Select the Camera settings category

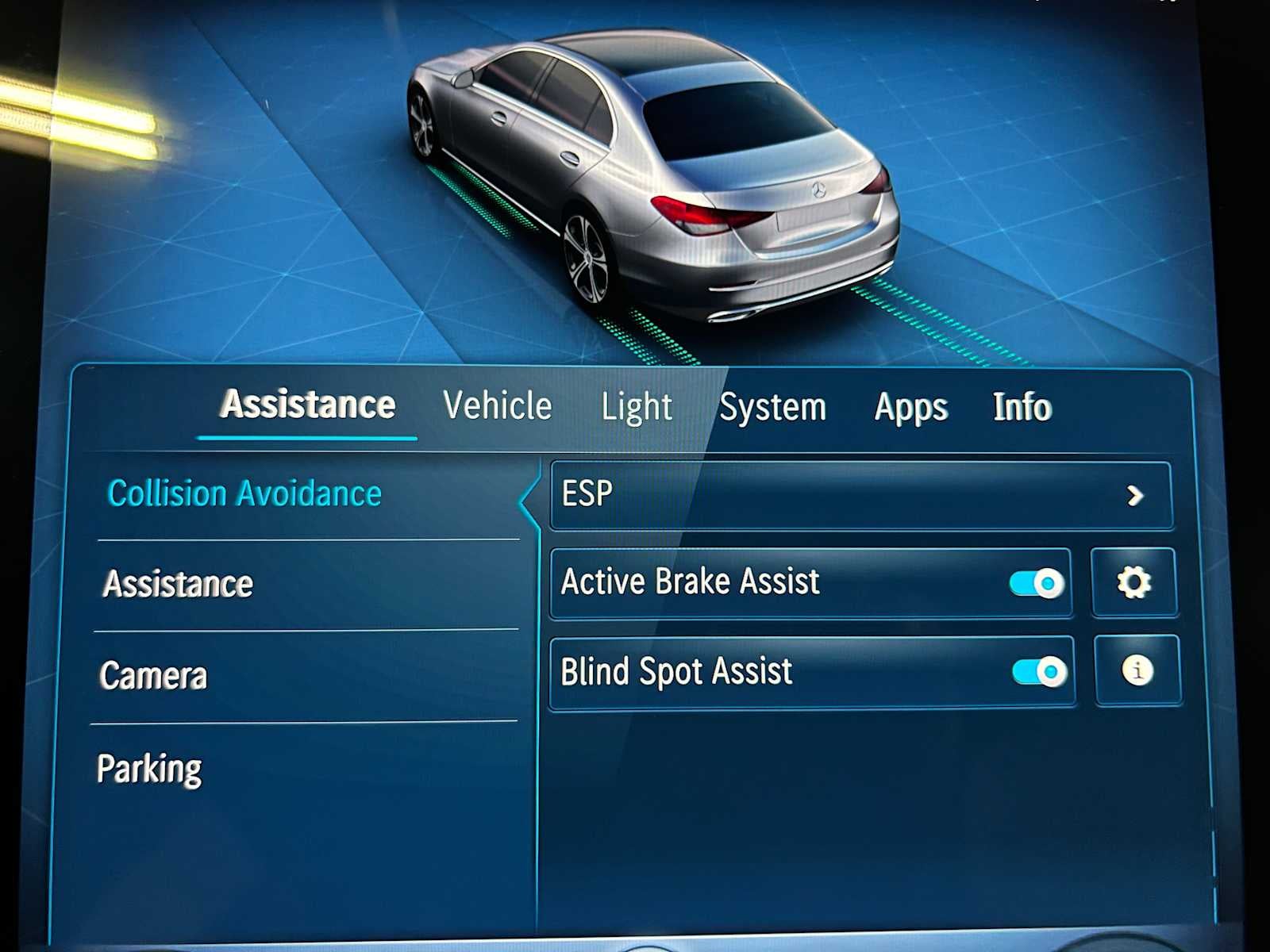tap(154, 676)
